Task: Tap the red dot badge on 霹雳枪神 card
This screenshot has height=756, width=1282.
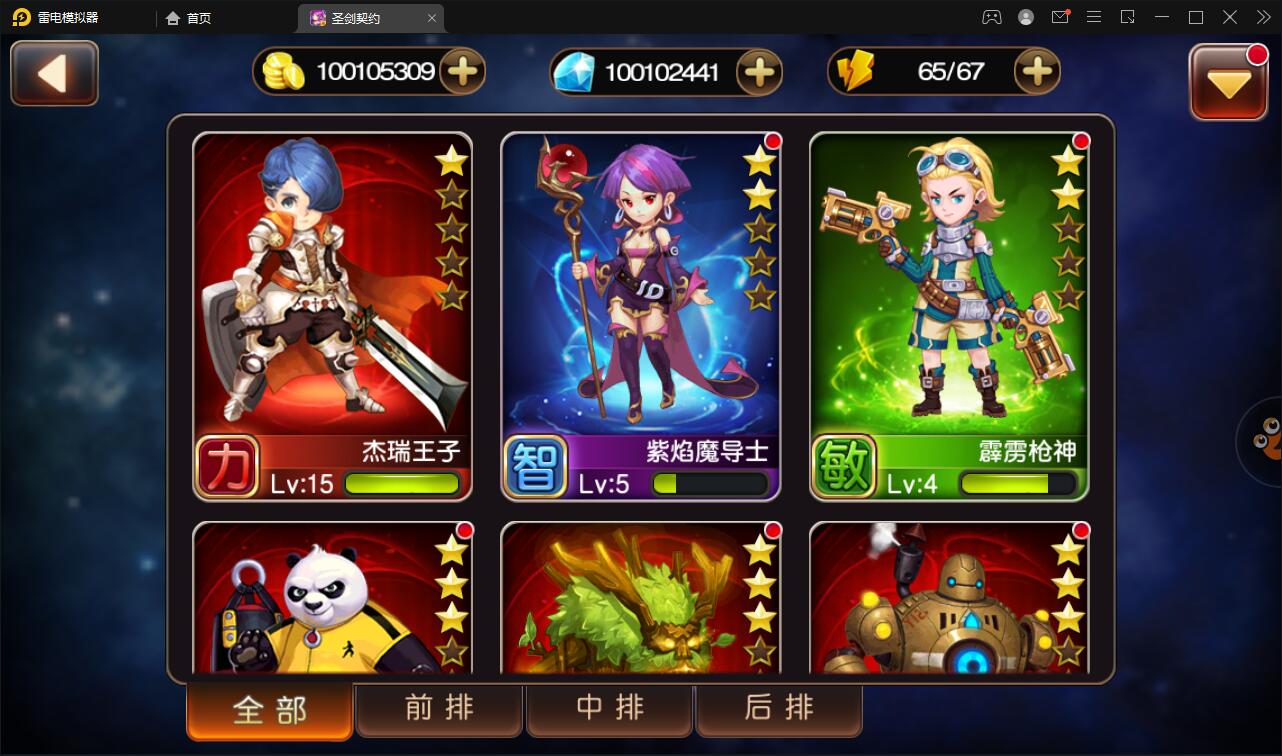Action: point(1080,142)
